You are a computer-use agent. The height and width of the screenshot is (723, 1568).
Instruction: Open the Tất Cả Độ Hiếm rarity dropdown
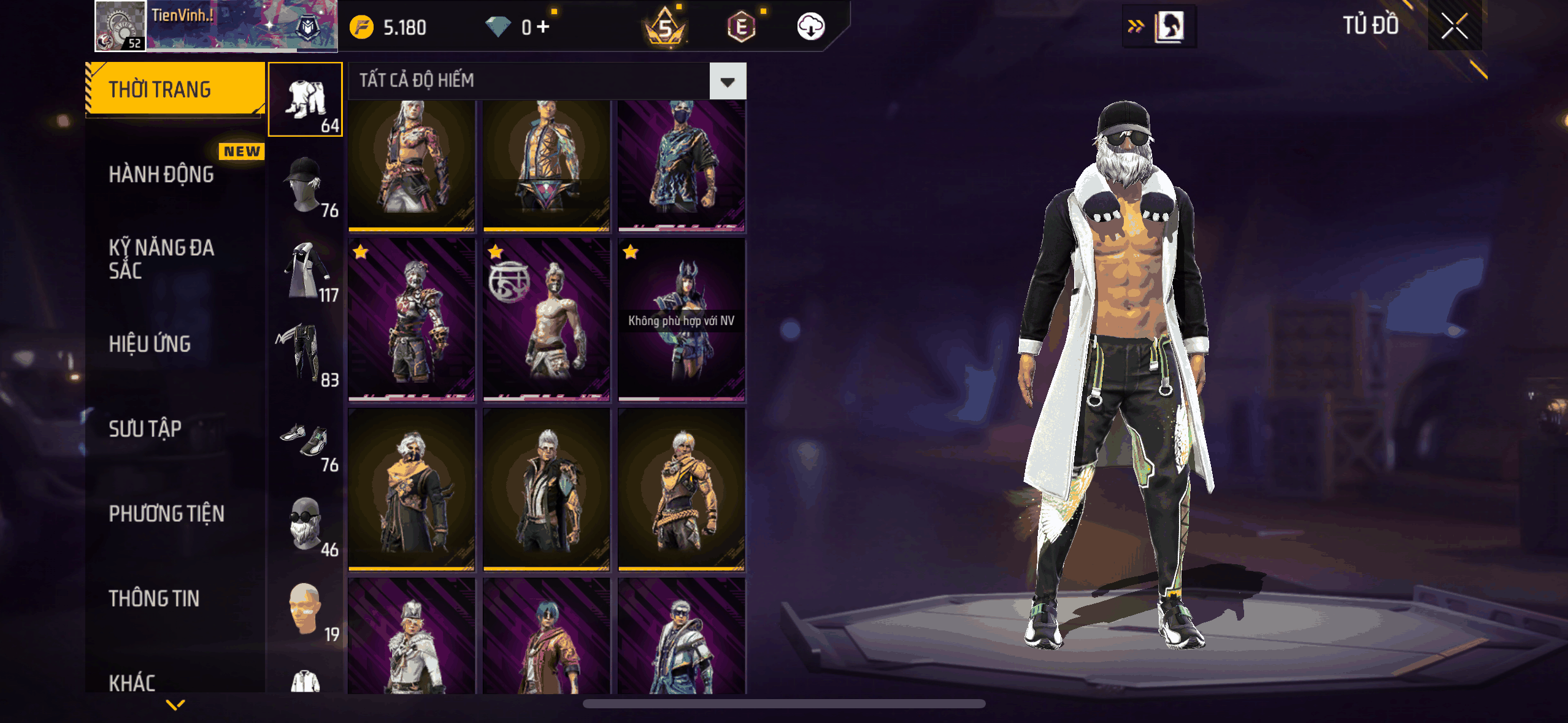point(728,82)
